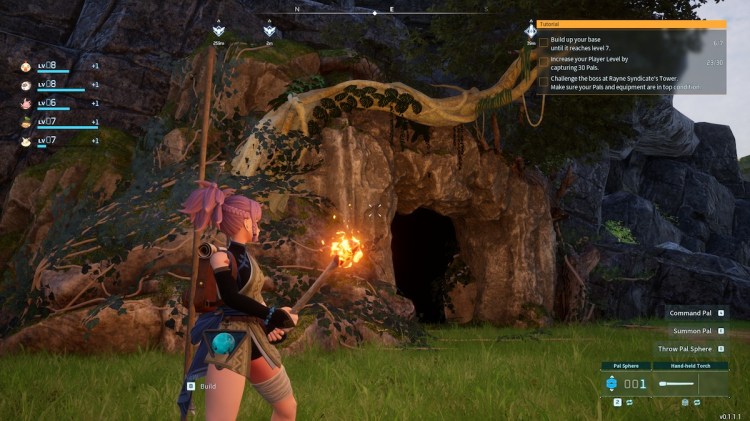Viewport: 750px width, 421px height.
Task: Select the sheep Pal party icon
Action: tap(25, 84)
